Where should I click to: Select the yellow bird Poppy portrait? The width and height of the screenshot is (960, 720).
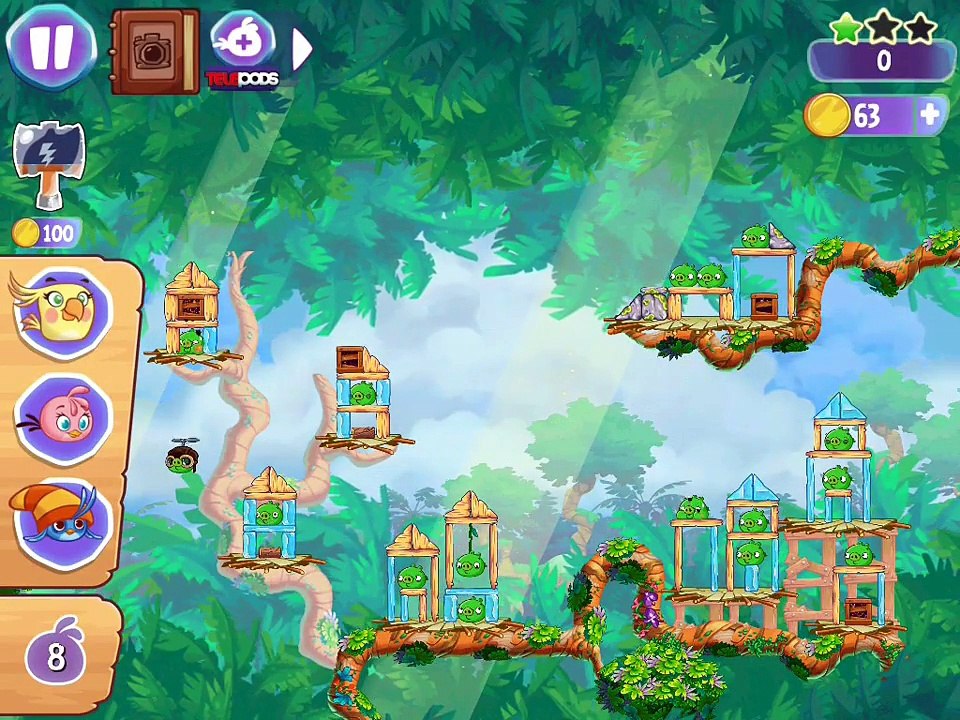click(x=62, y=311)
